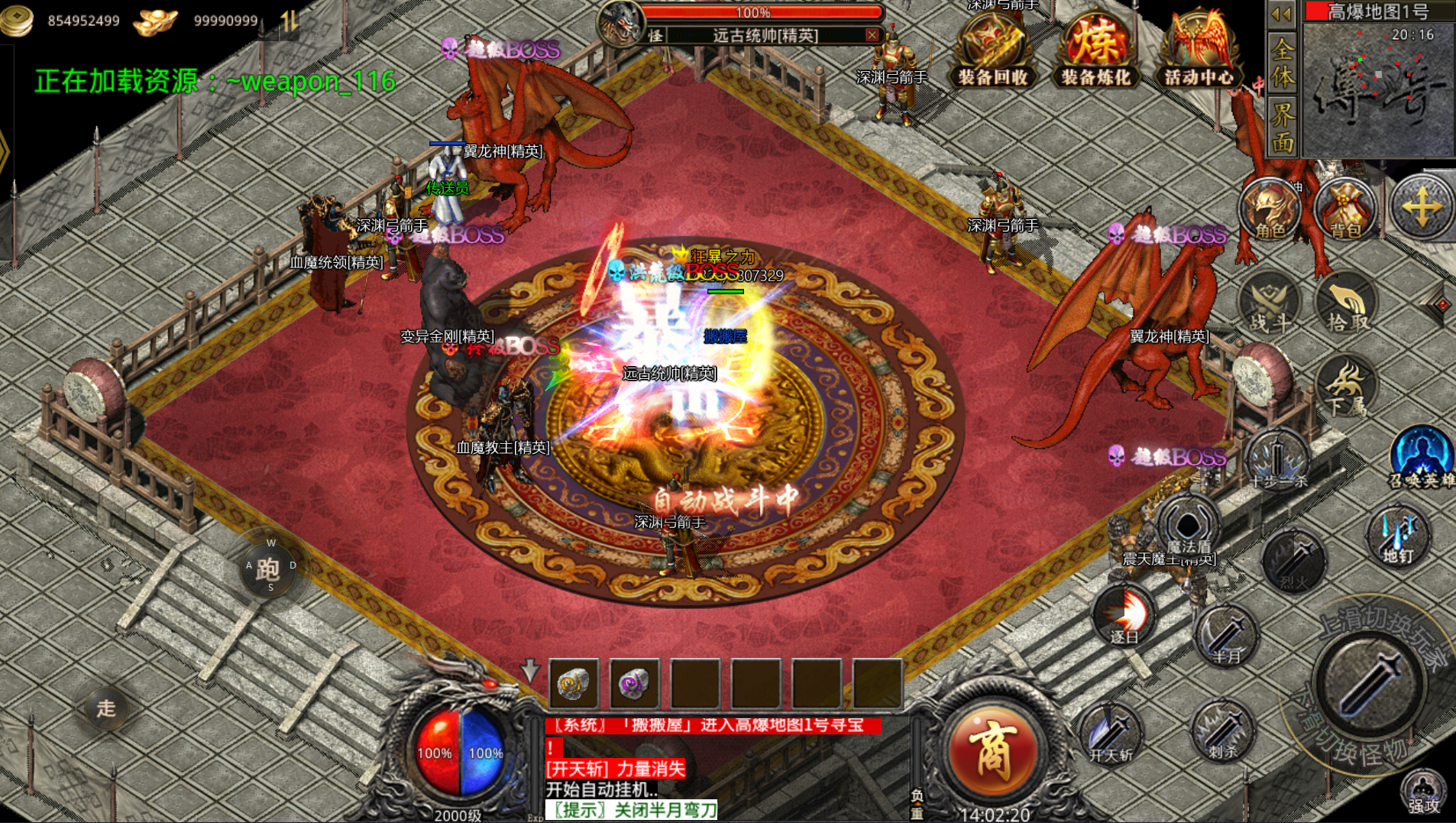Toggle the 战斗 combat mode button
The image size is (1456, 823).
(x=1271, y=304)
